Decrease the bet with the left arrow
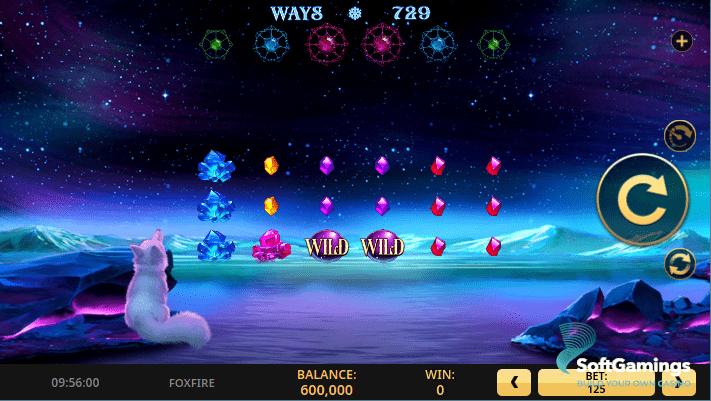Image resolution: width=711 pixels, height=401 pixels. point(514,383)
